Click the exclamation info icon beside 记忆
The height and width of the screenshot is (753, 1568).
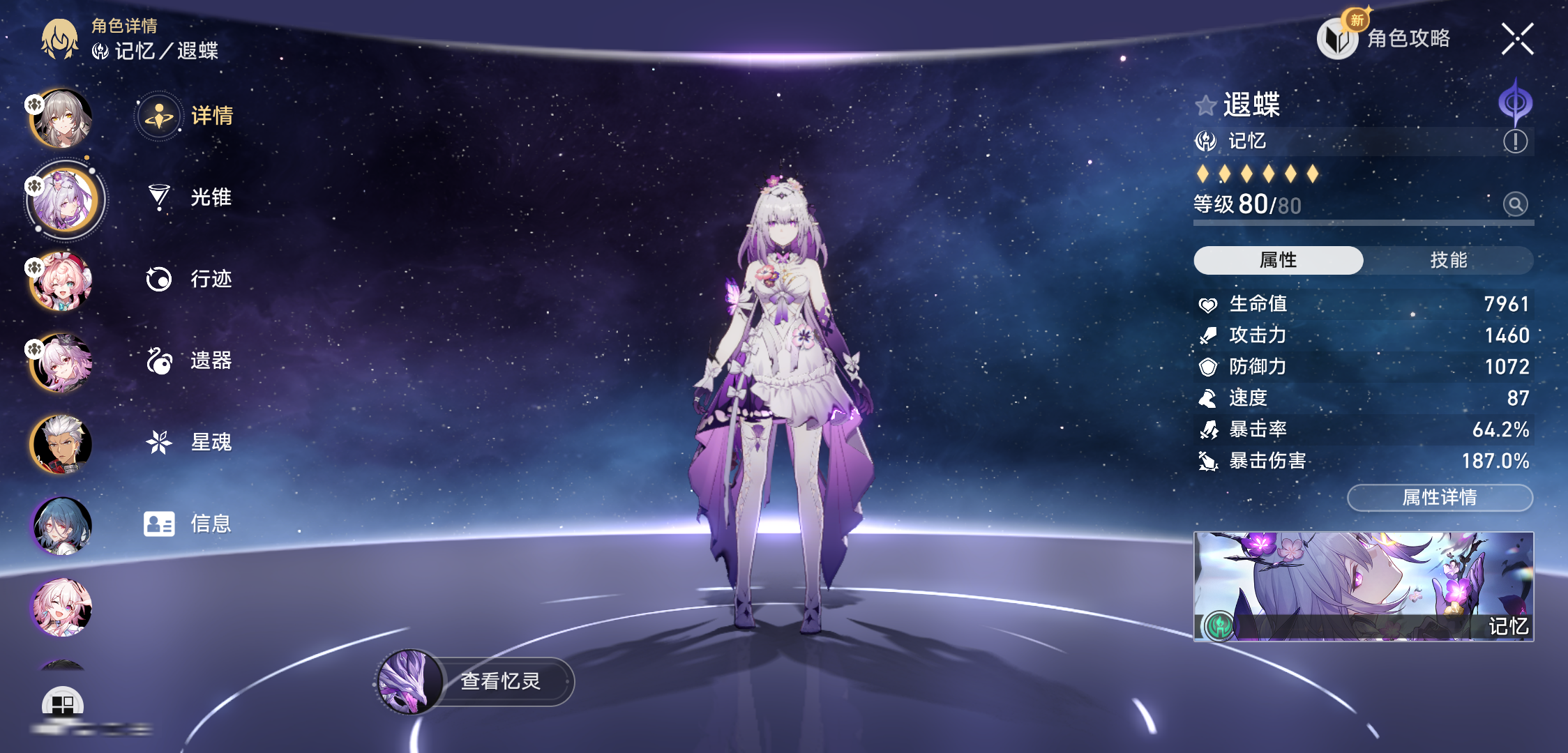tap(1515, 142)
